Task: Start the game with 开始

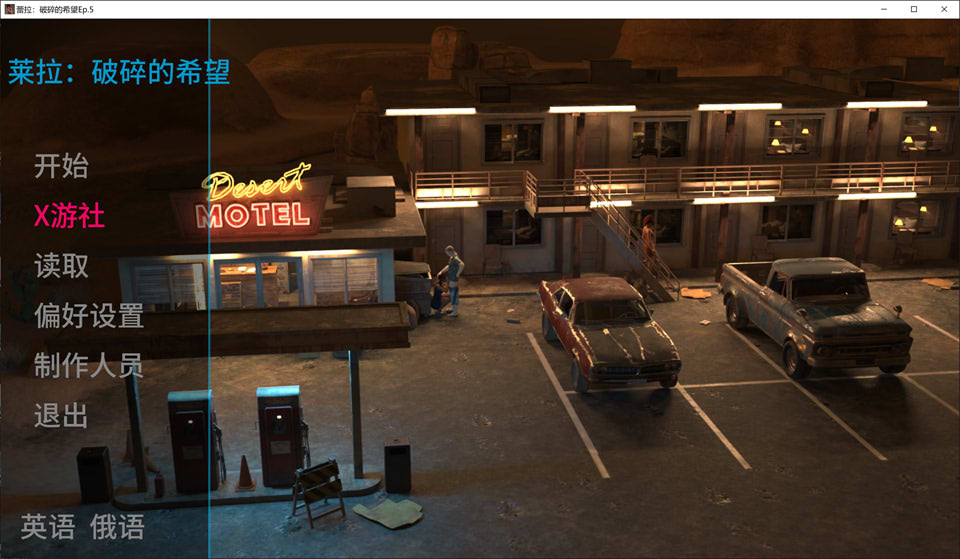Action: point(61,166)
